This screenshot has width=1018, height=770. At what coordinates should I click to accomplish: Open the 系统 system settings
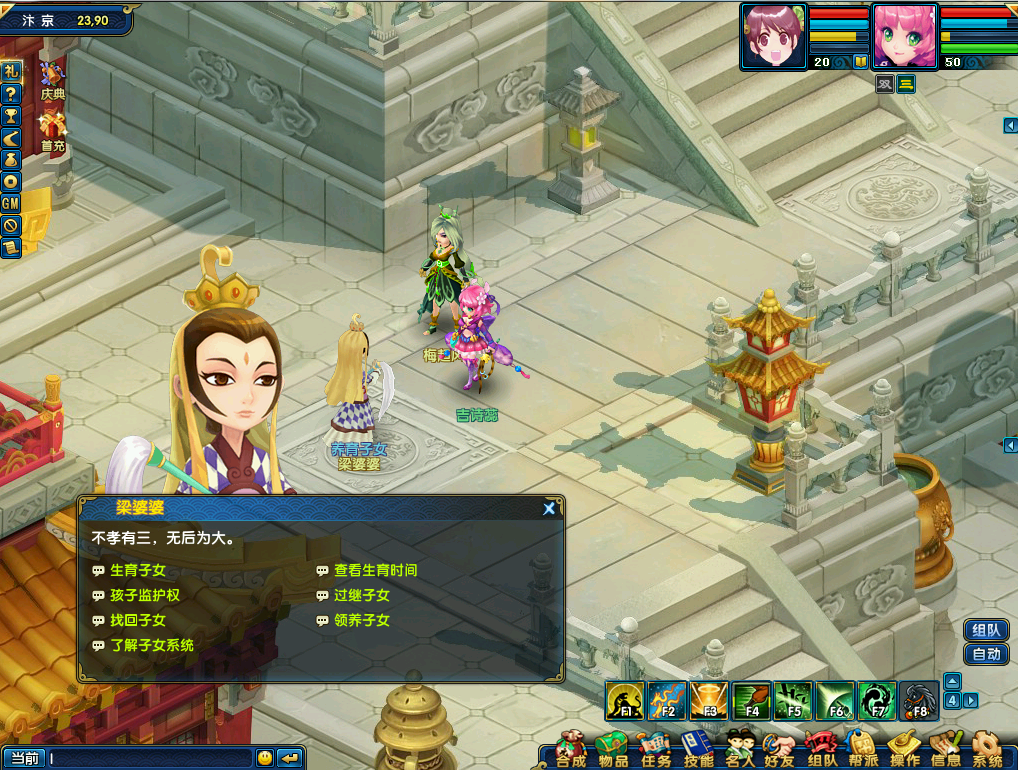(x=987, y=750)
